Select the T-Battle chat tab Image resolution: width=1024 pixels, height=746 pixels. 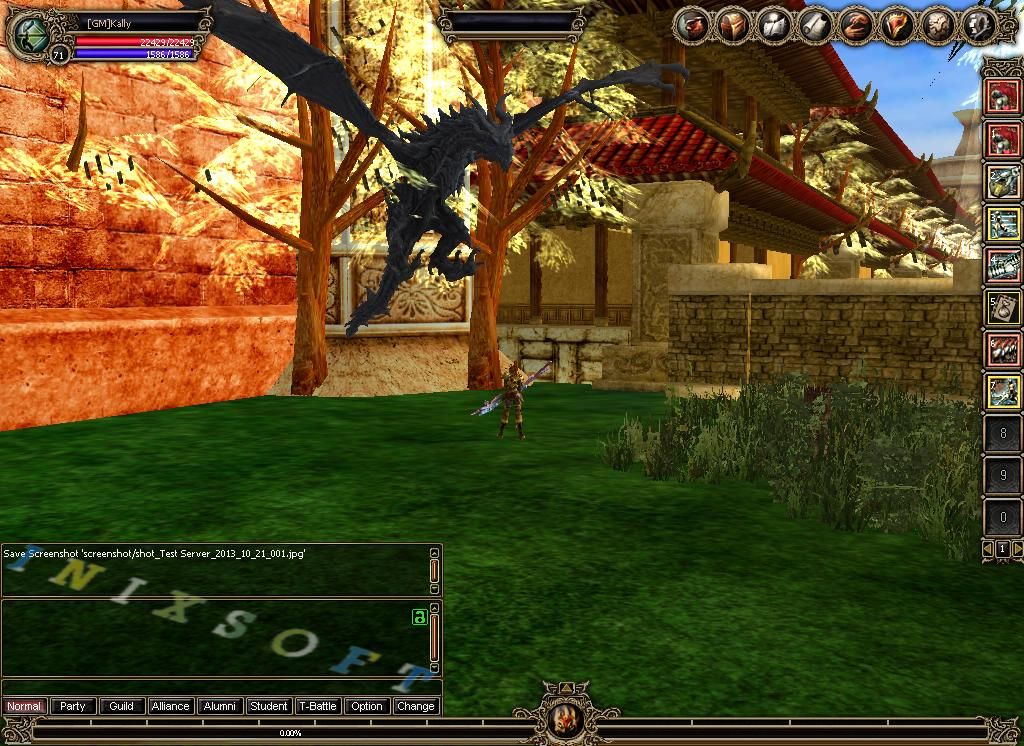point(318,706)
